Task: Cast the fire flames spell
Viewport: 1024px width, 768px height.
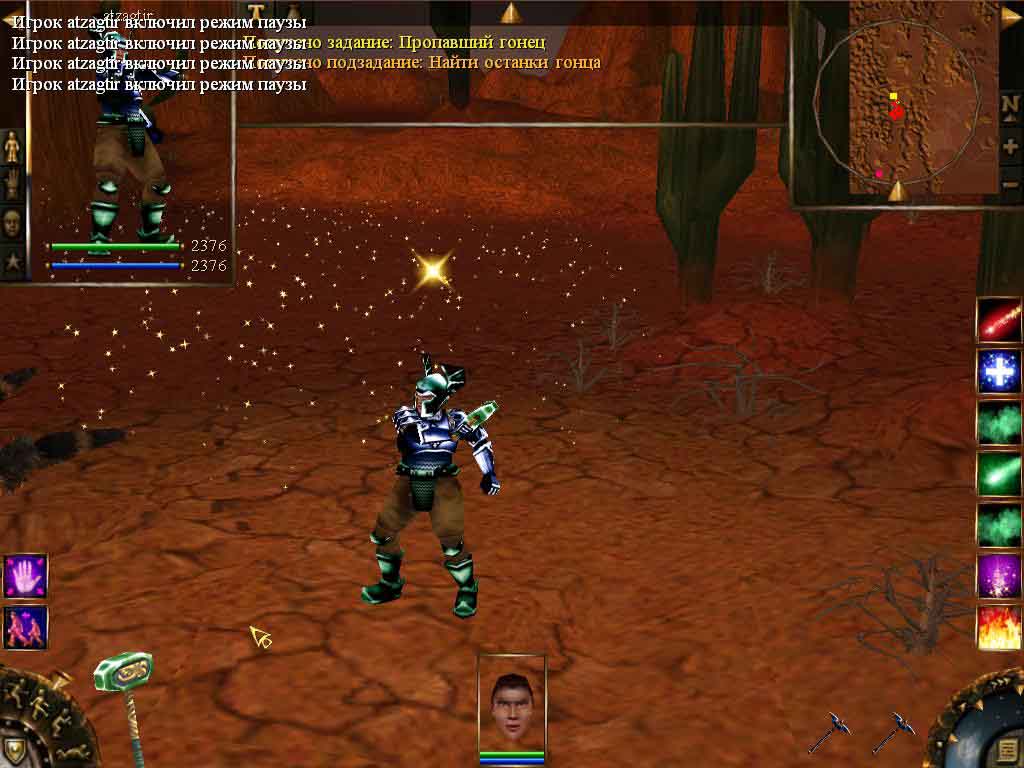Action: [999, 627]
